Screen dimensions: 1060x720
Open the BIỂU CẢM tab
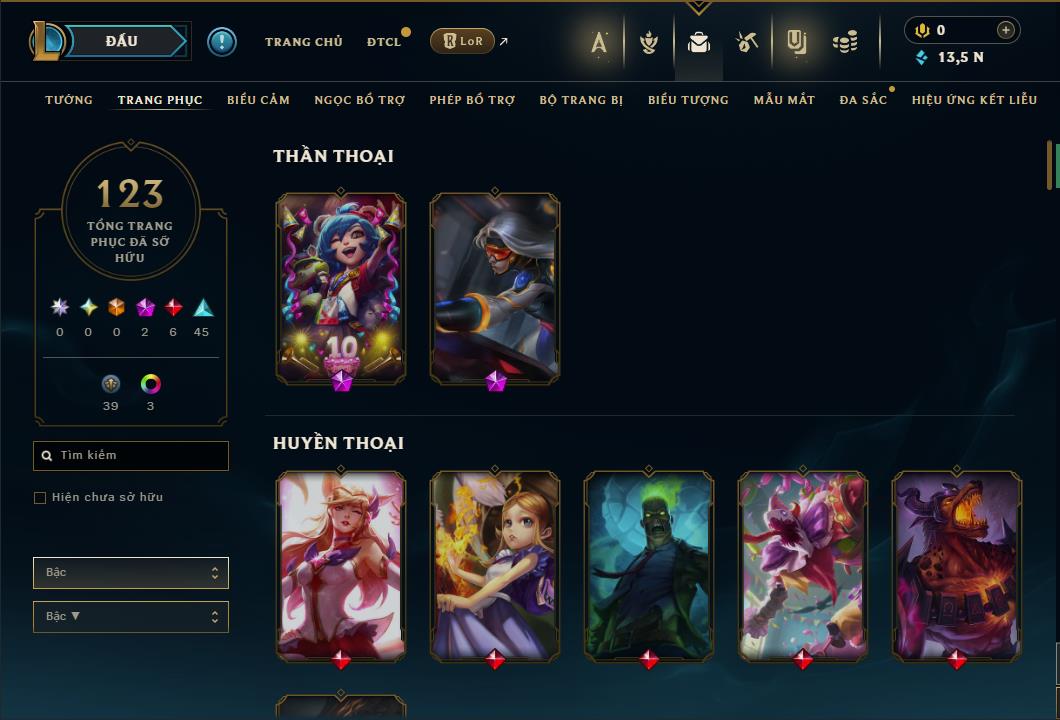(258, 100)
